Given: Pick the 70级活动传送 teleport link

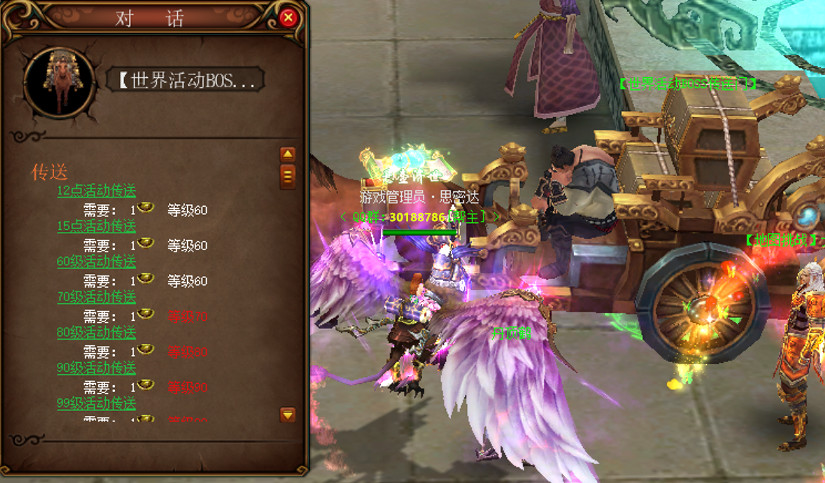Looking at the screenshot, I should point(96,297).
